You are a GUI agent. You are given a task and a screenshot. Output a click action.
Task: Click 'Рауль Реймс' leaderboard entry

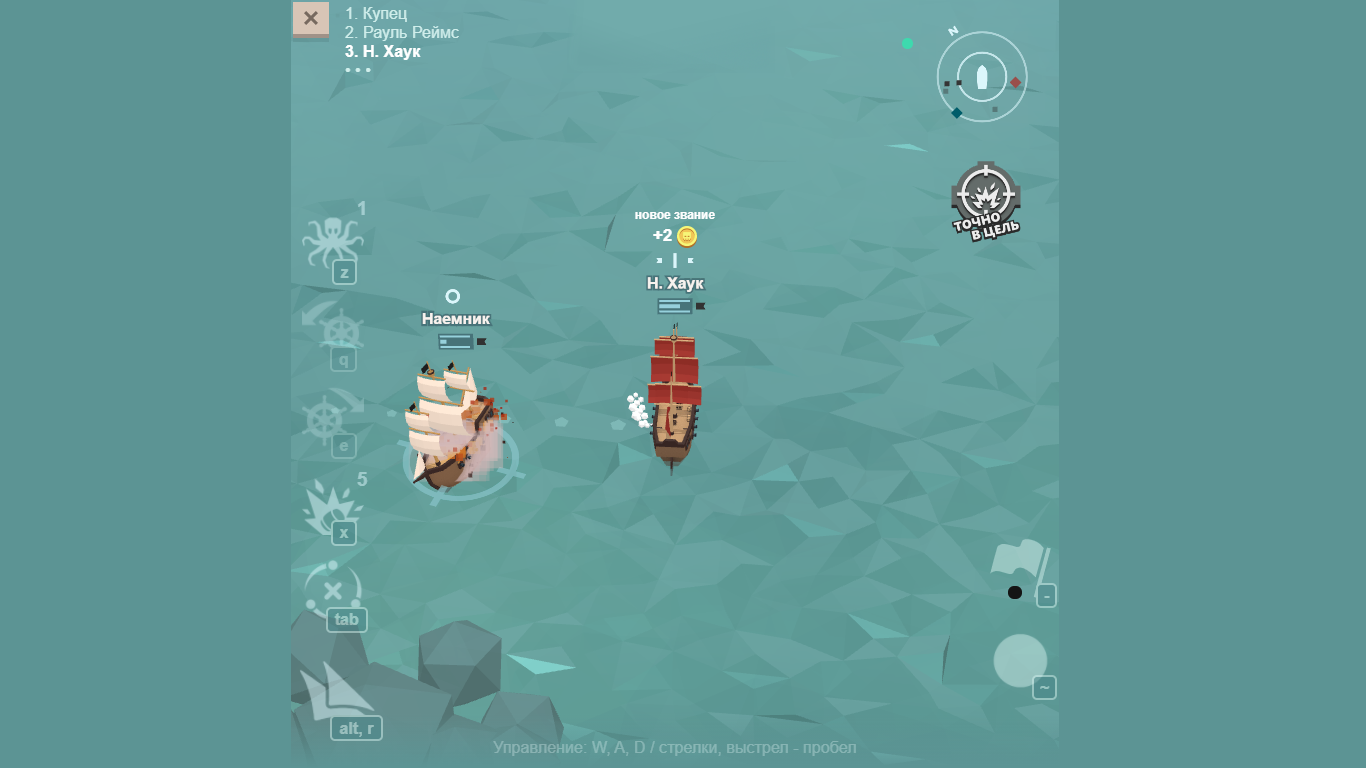pyautogui.click(x=401, y=32)
